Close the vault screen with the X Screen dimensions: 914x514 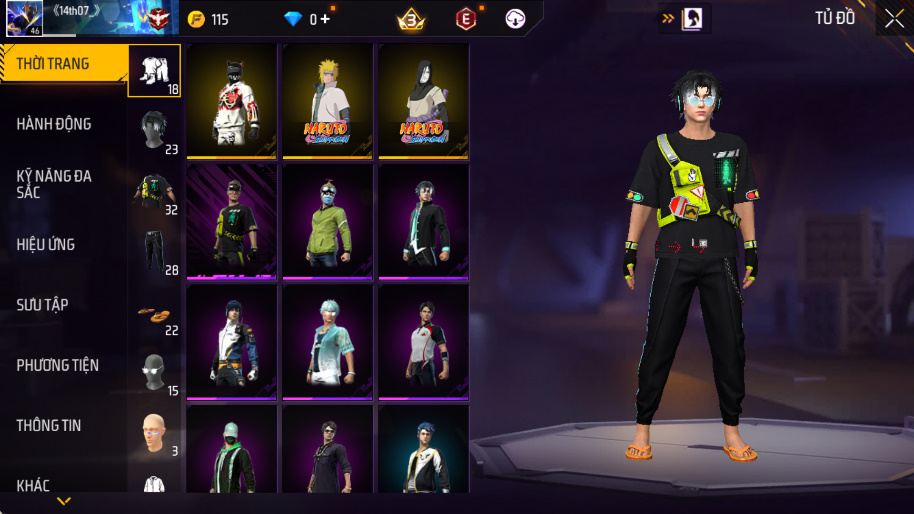pyautogui.click(x=894, y=18)
